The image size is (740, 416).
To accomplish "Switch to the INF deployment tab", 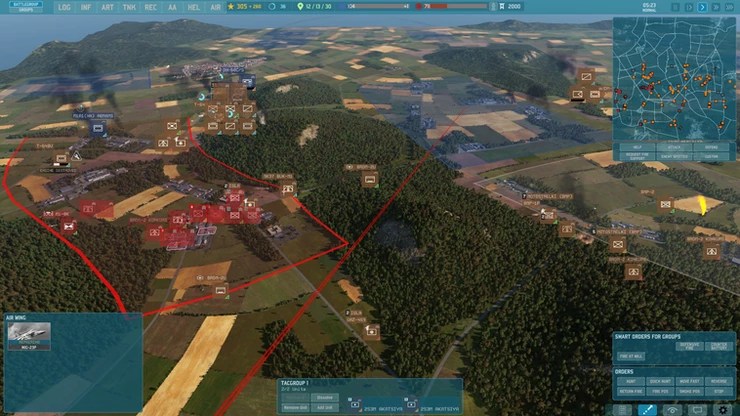I will tap(86, 7).
